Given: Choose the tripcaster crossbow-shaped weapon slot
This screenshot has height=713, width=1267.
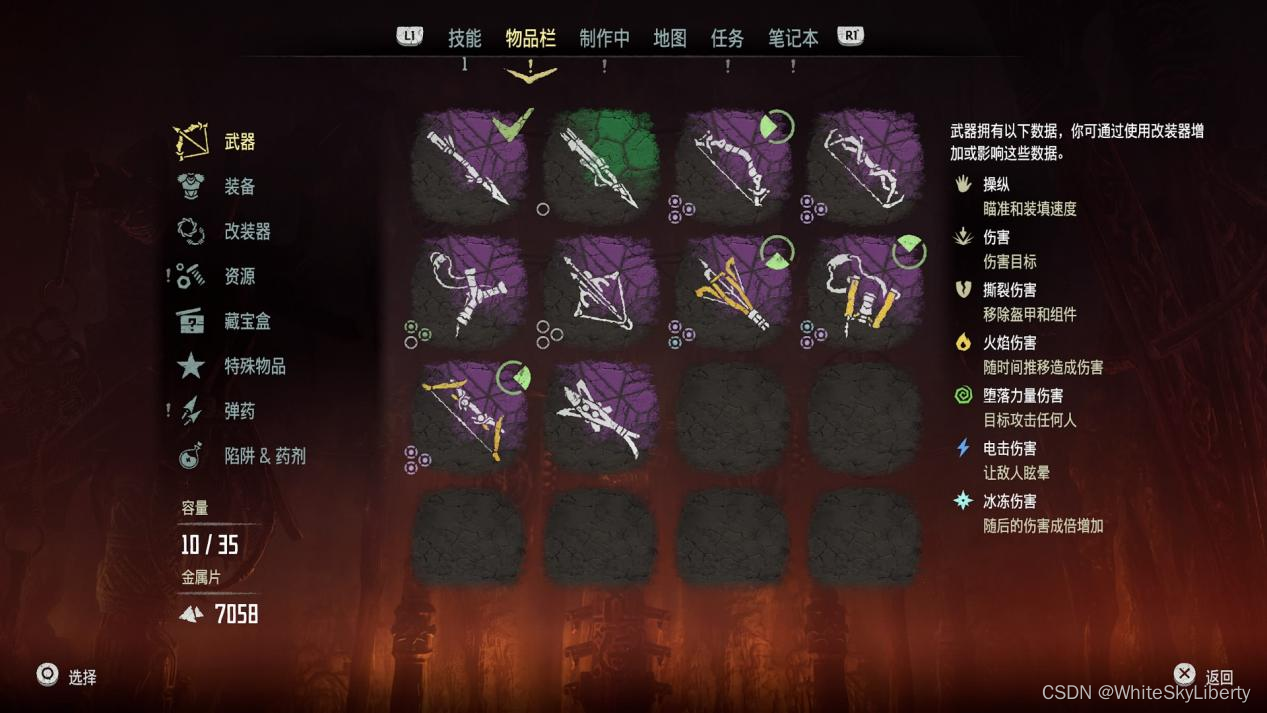Looking at the screenshot, I should tap(601, 291).
